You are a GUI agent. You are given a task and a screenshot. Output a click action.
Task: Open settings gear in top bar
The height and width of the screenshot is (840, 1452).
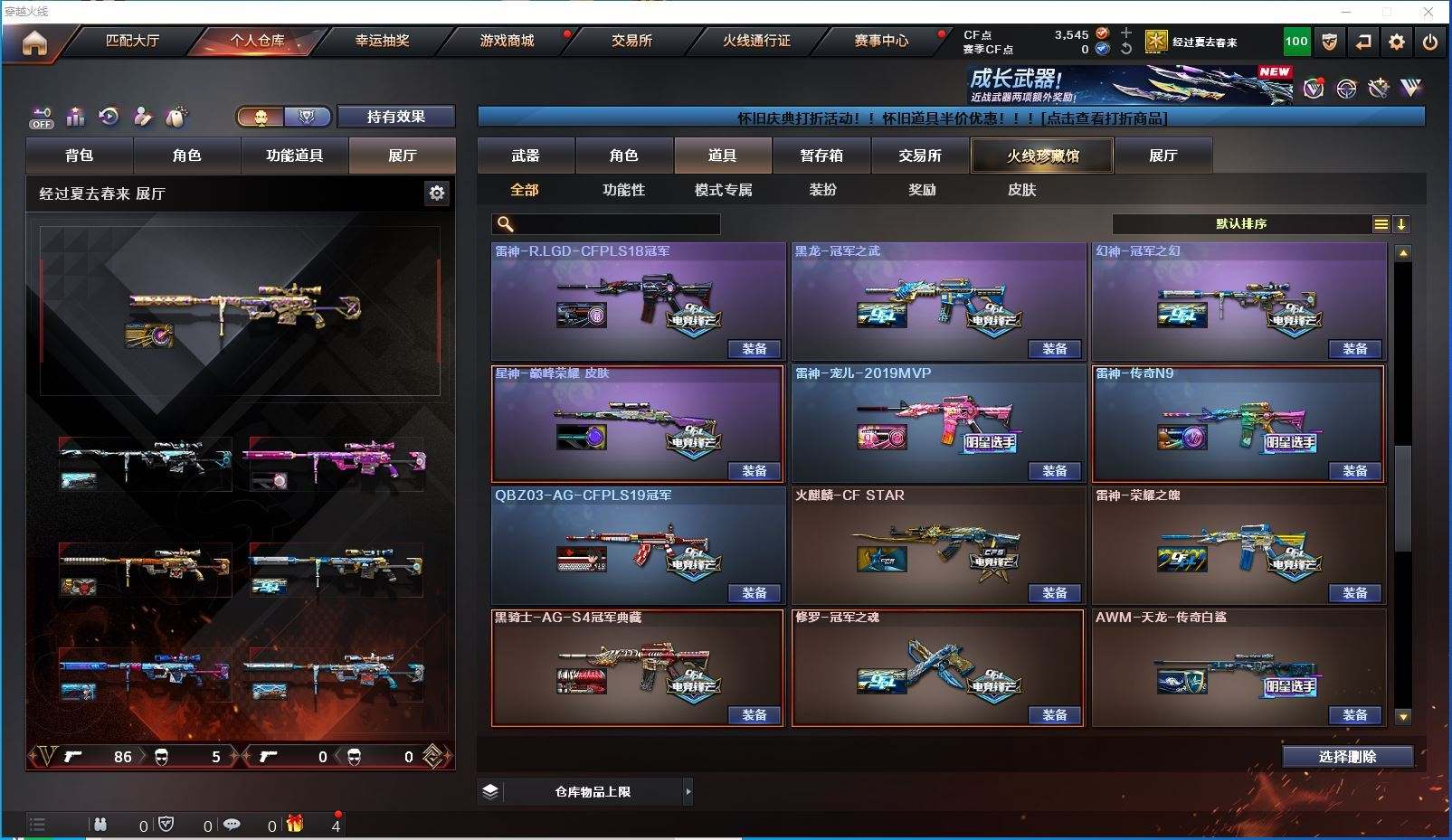(x=1397, y=42)
